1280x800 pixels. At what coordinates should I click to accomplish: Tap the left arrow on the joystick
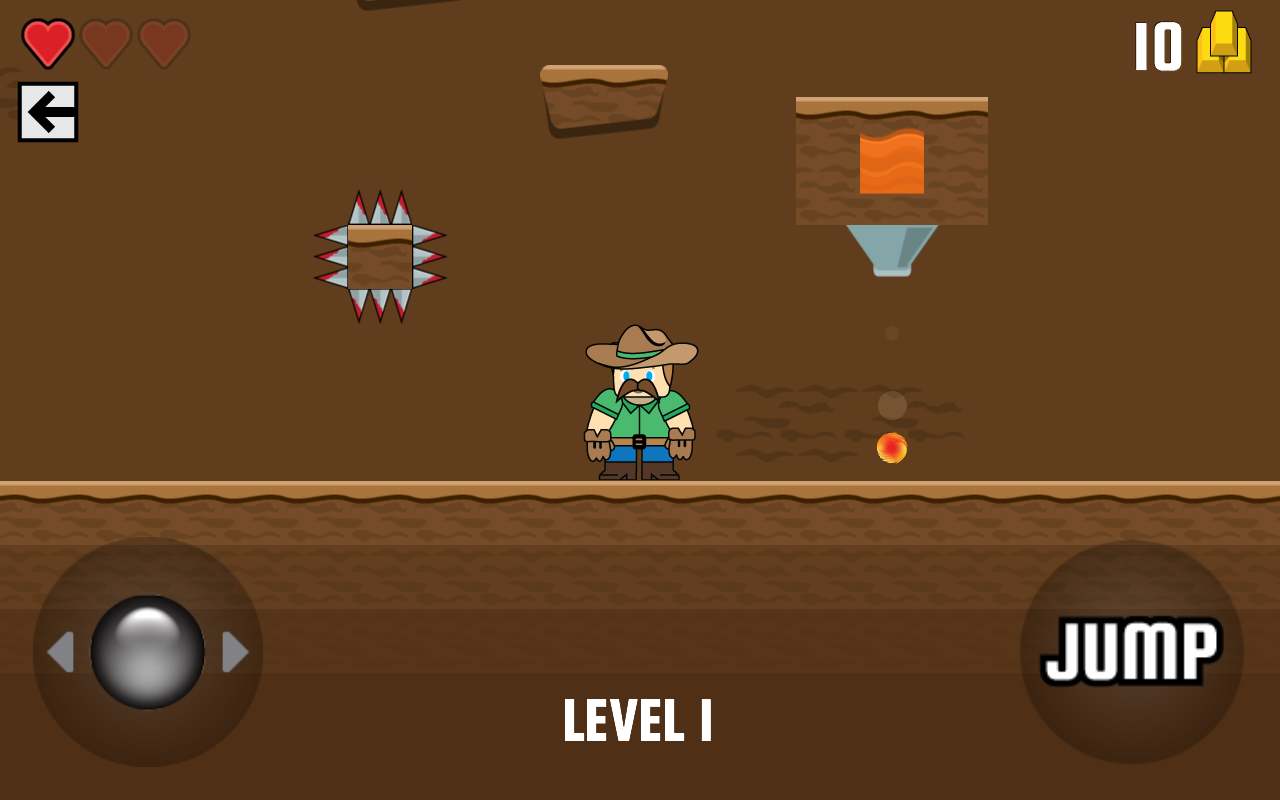pyautogui.click(x=60, y=652)
